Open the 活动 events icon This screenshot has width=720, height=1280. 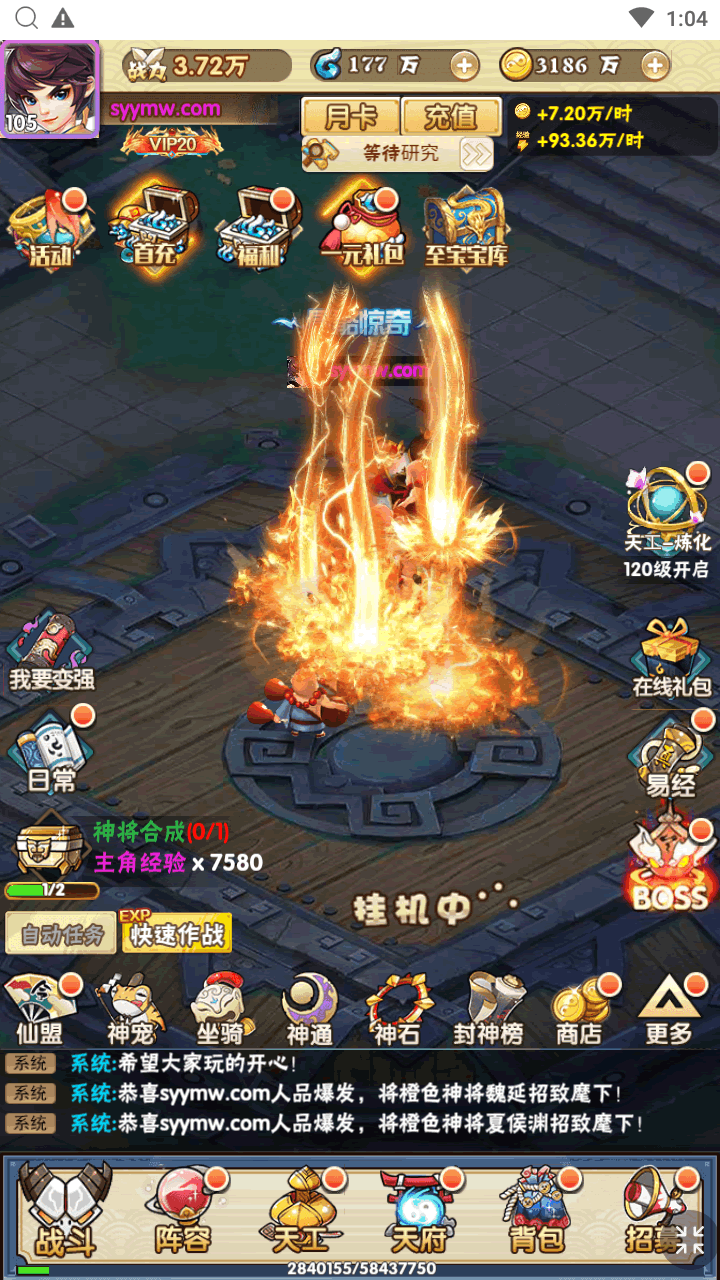[50, 230]
